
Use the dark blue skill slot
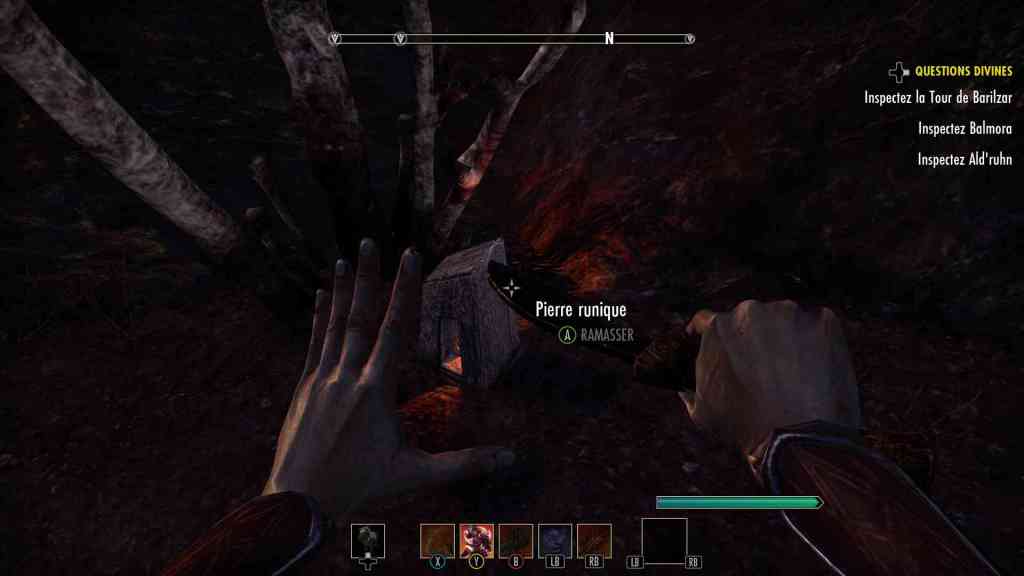pos(555,540)
